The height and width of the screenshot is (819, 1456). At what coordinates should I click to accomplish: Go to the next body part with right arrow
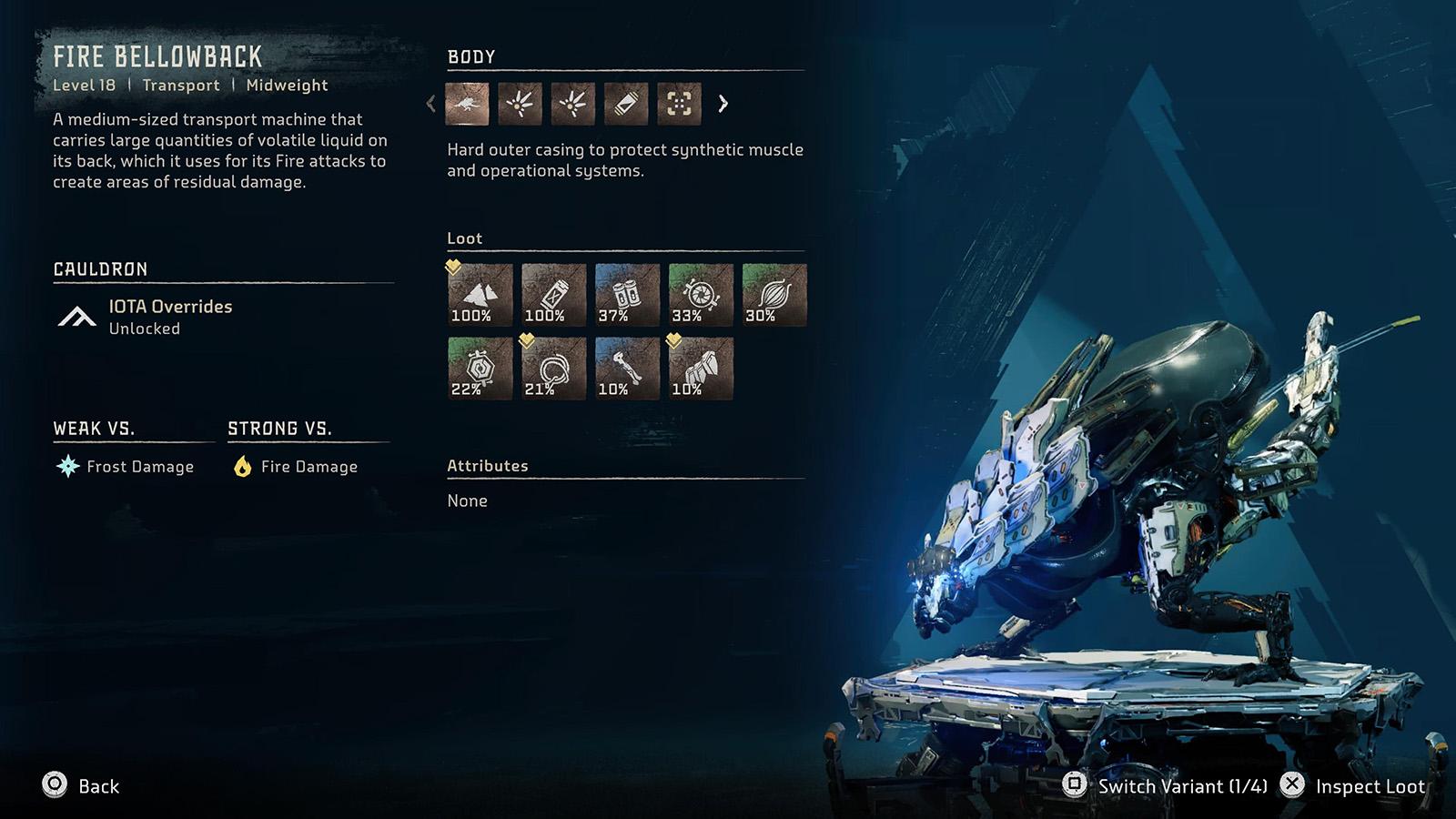coord(723,104)
